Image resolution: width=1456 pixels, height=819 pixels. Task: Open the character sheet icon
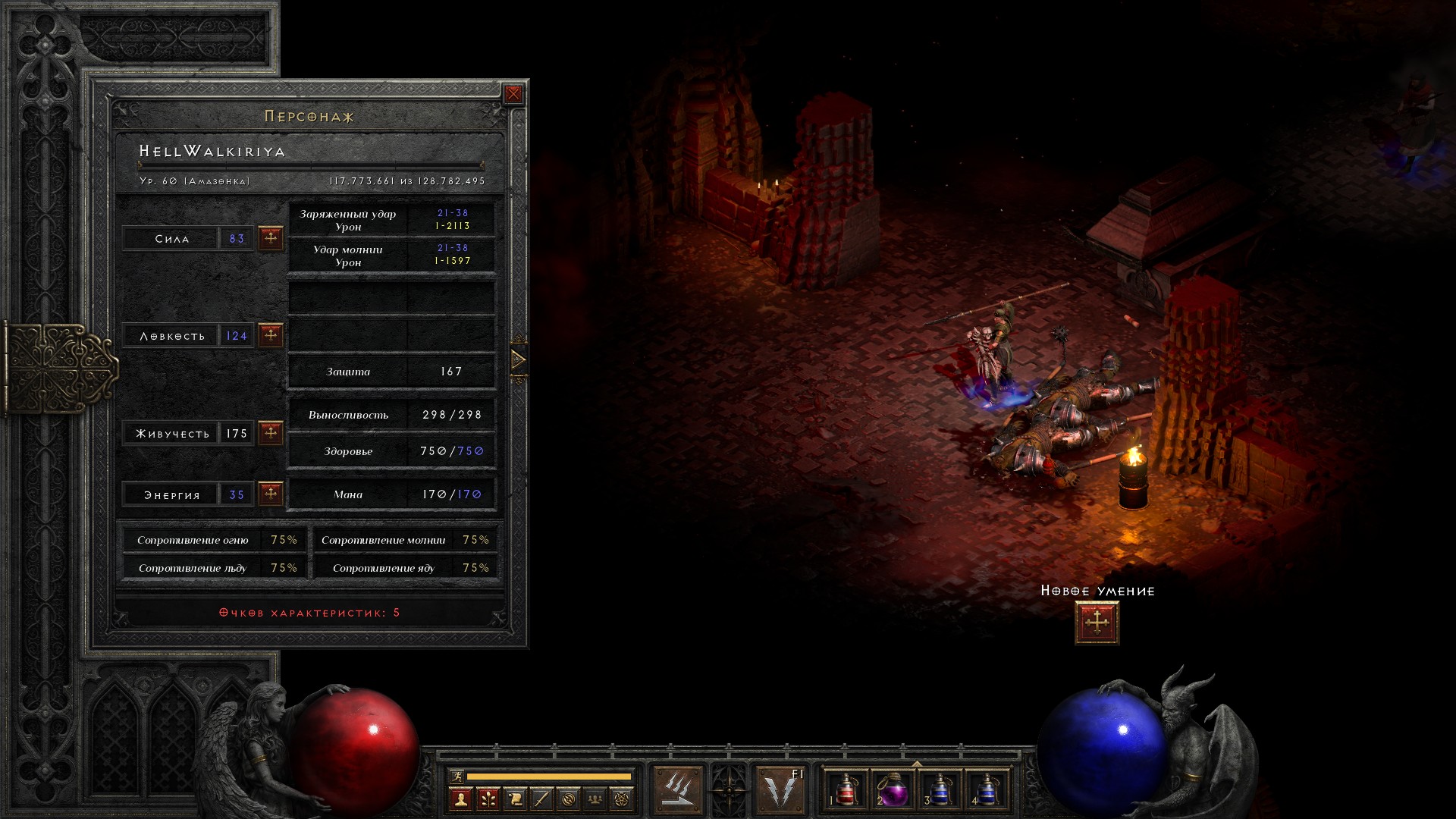(x=460, y=799)
